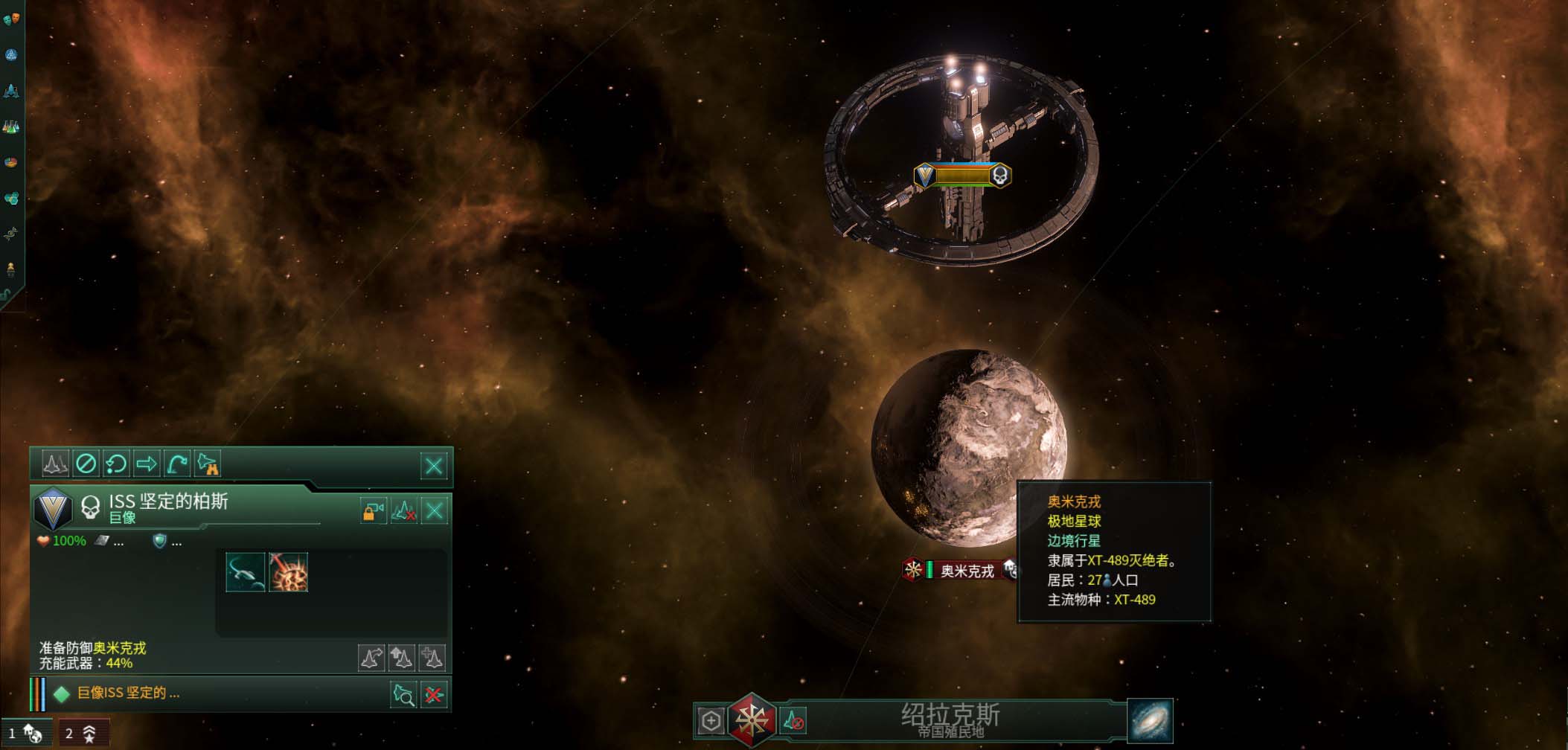Close the fleet order toolbar
This screenshot has width=1568, height=750.
pyautogui.click(x=434, y=466)
